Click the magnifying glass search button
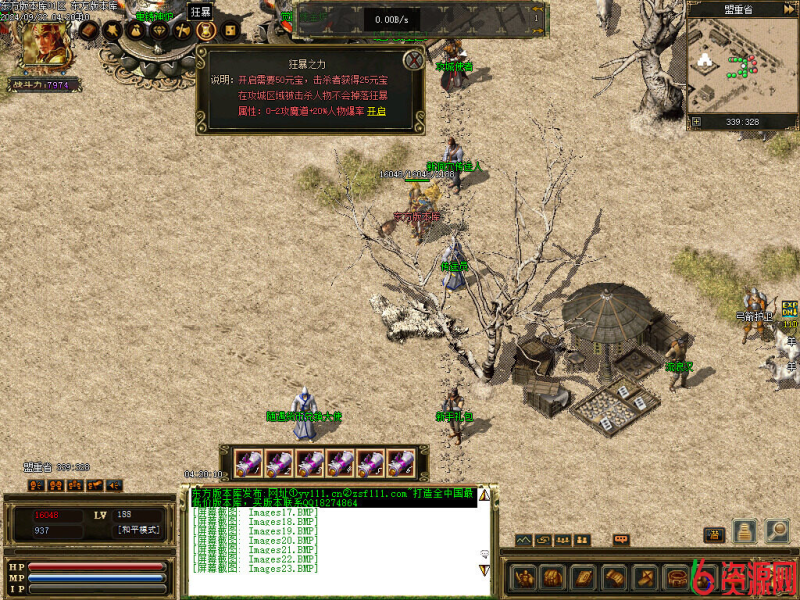Screen dimensions: 800x600 click(777, 531)
